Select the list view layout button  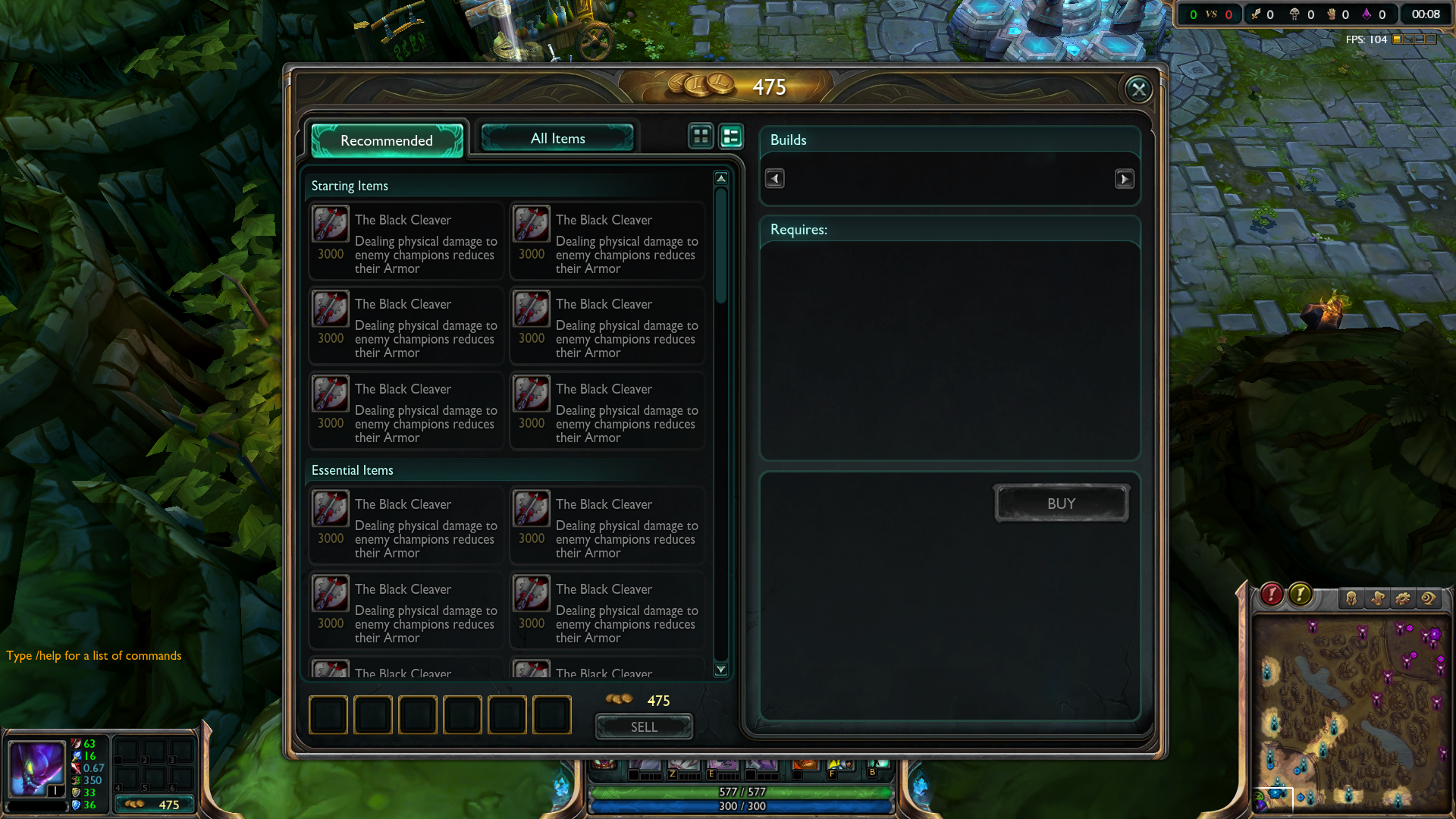[x=731, y=136]
